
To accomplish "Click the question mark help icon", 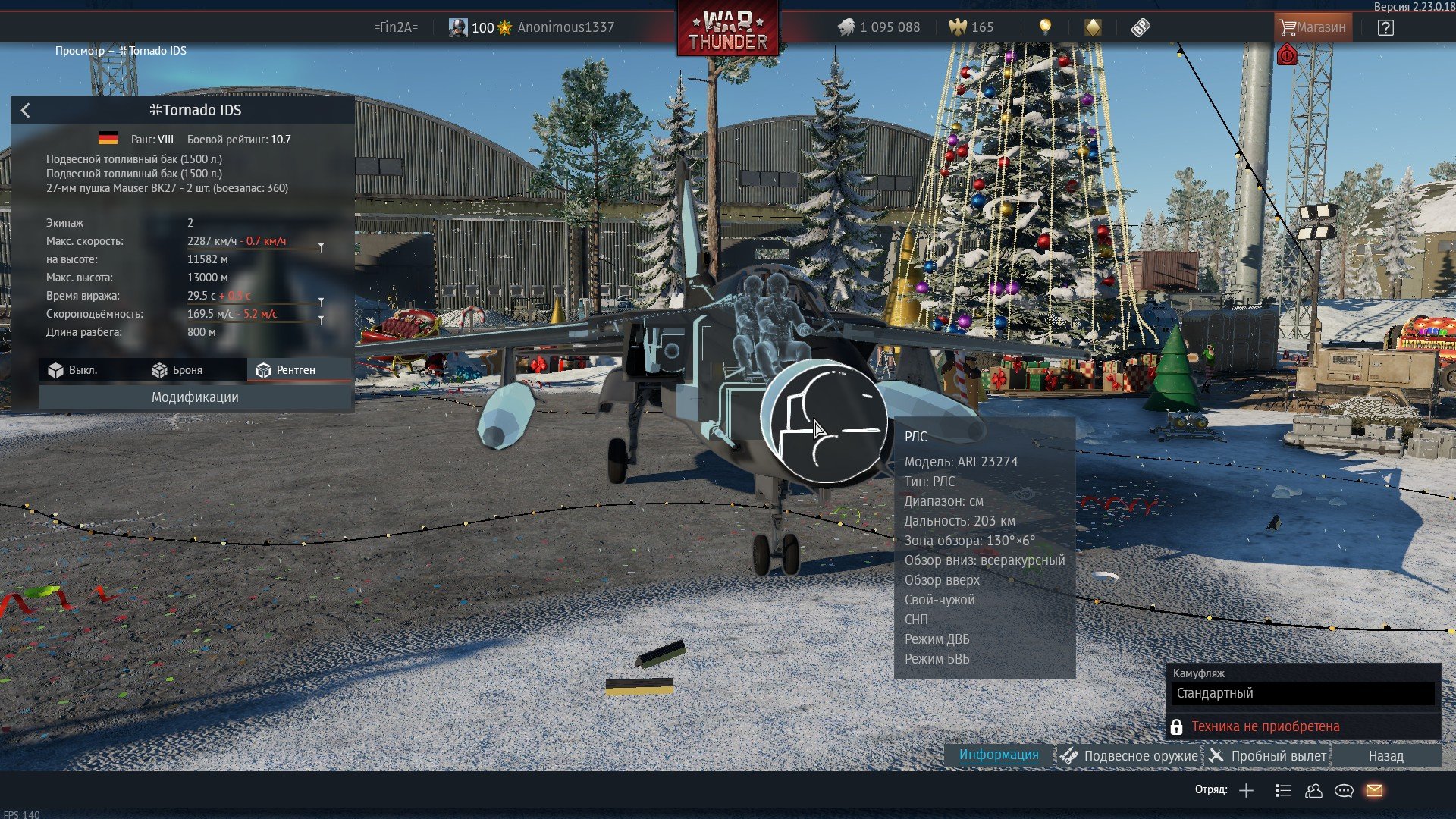I will [x=1385, y=28].
